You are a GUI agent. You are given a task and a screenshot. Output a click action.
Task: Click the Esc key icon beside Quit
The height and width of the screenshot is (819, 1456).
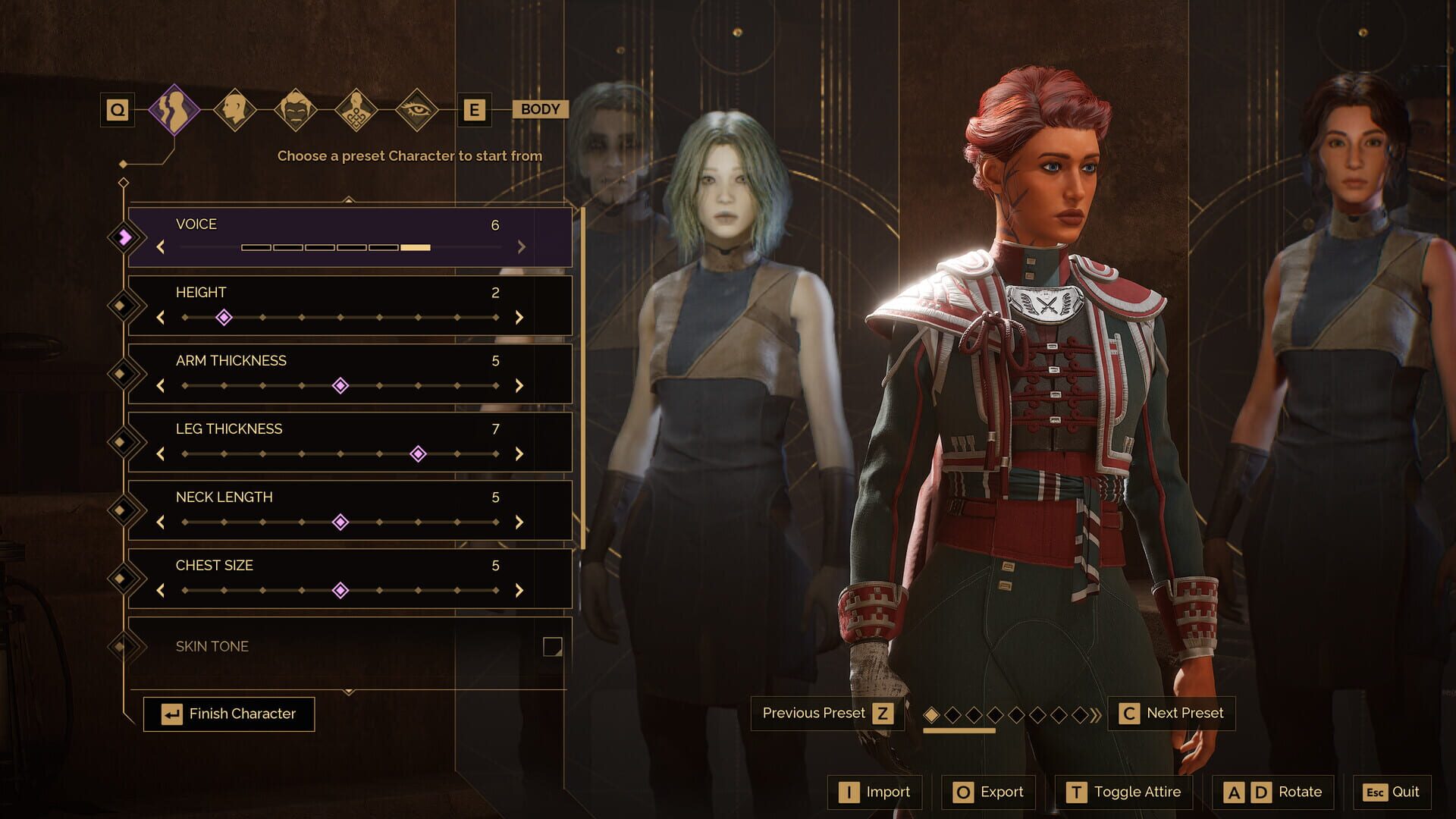1376,792
